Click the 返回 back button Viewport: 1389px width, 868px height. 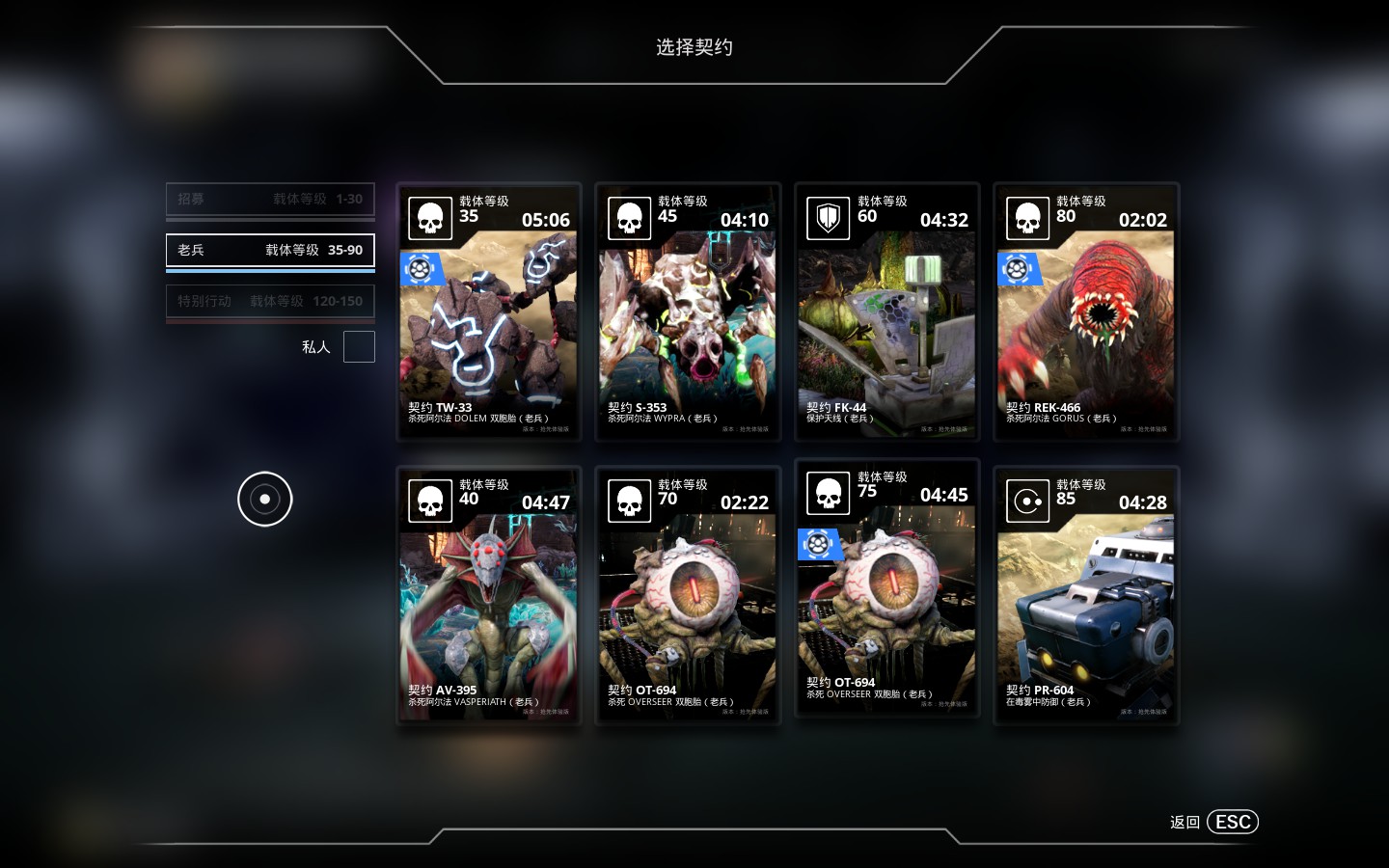point(1214,822)
